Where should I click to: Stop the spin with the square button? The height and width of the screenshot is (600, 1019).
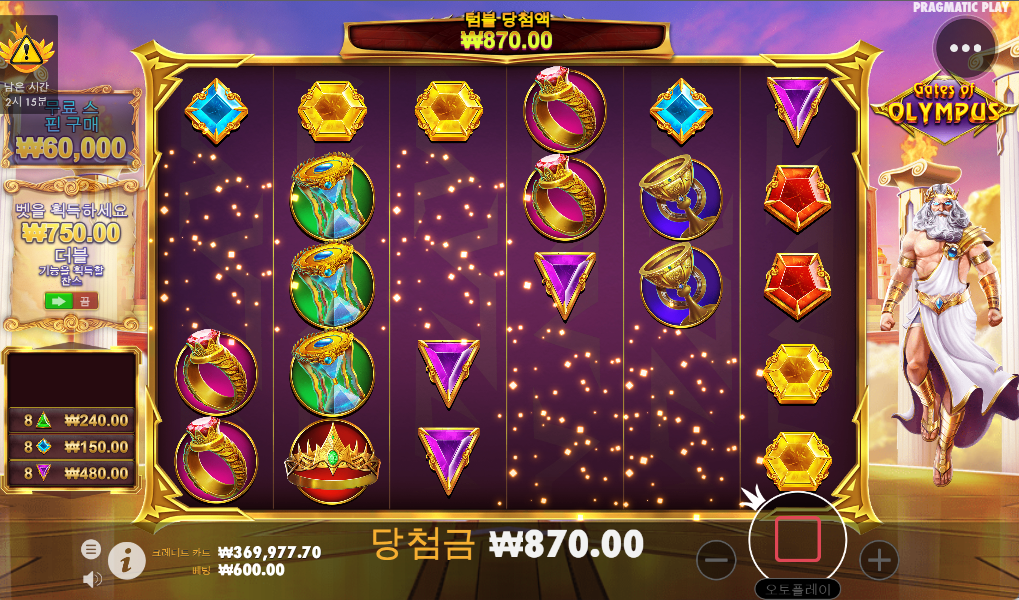[x=797, y=540]
